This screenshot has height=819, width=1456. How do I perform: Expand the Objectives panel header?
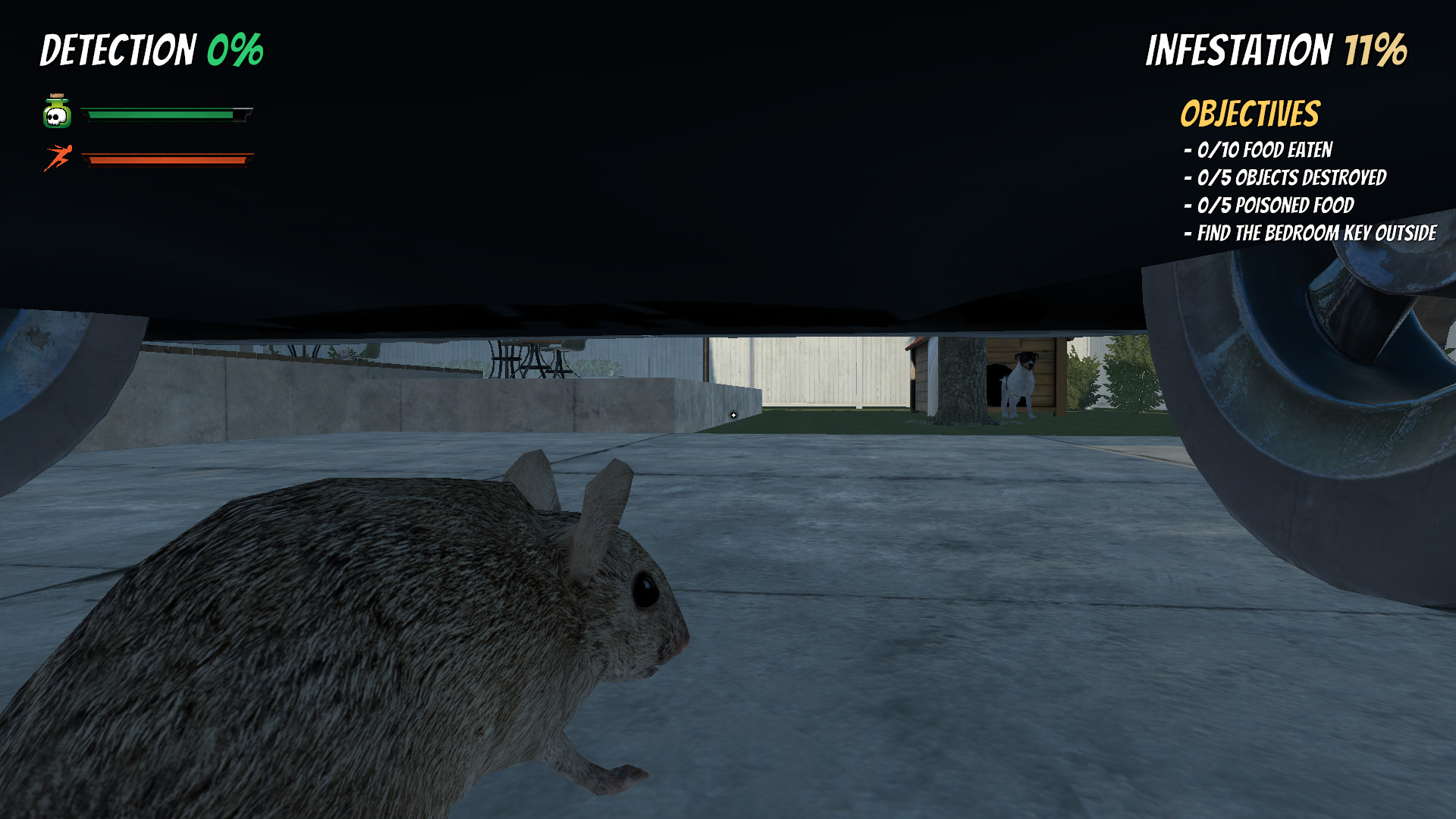click(x=1249, y=112)
